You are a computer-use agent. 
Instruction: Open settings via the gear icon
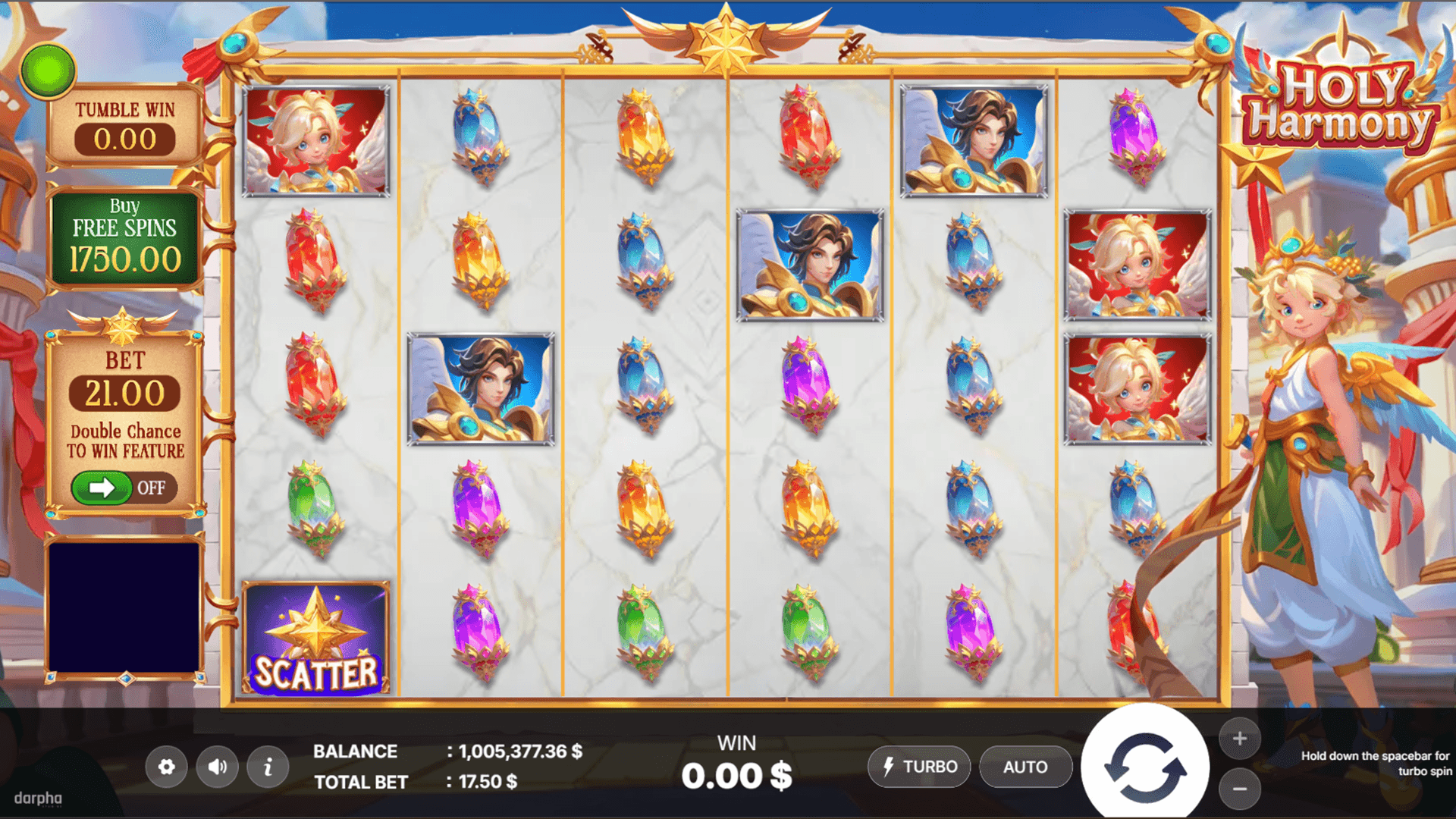click(x=167, y=767)
